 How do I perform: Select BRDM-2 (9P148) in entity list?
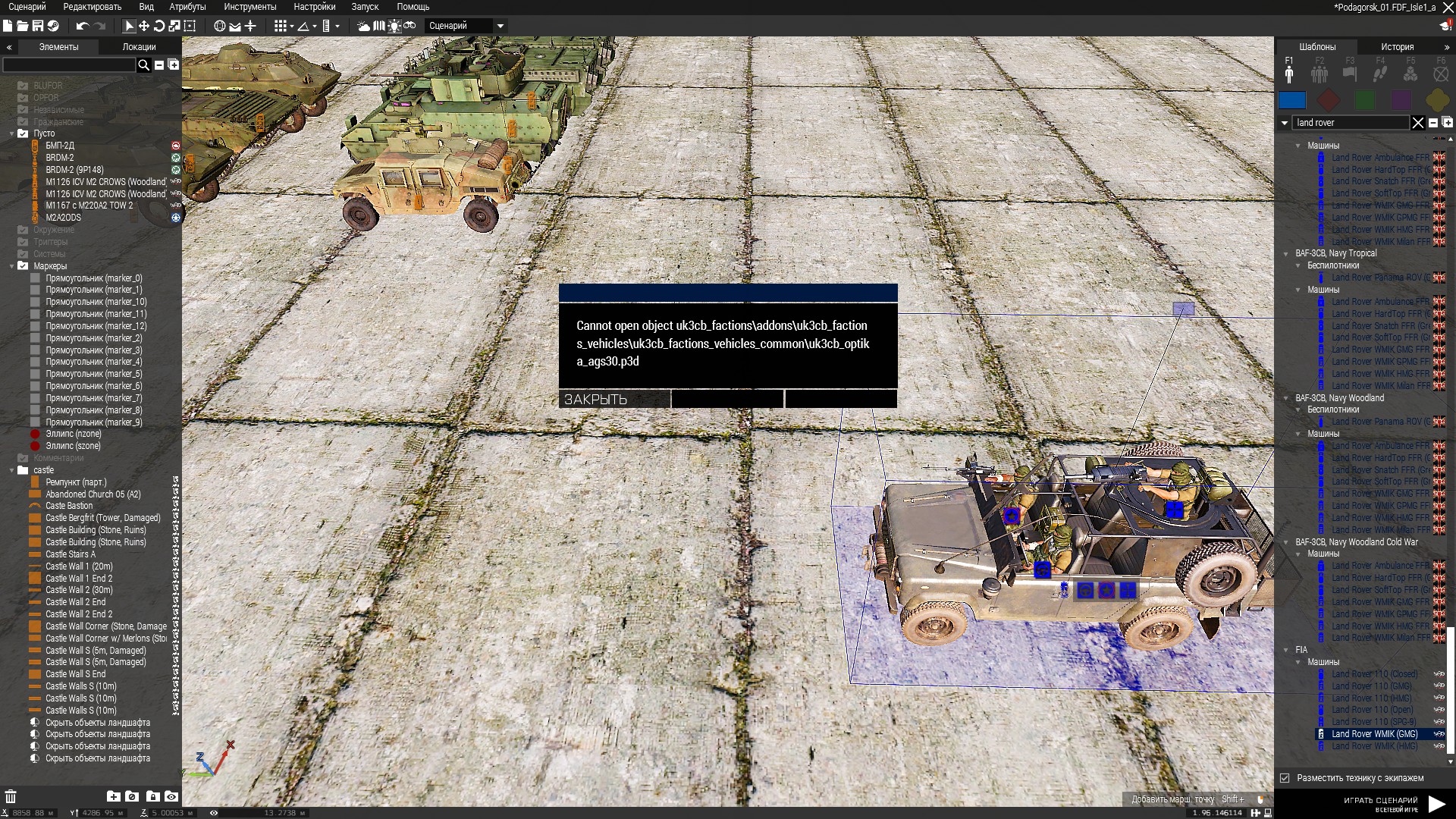74,170
